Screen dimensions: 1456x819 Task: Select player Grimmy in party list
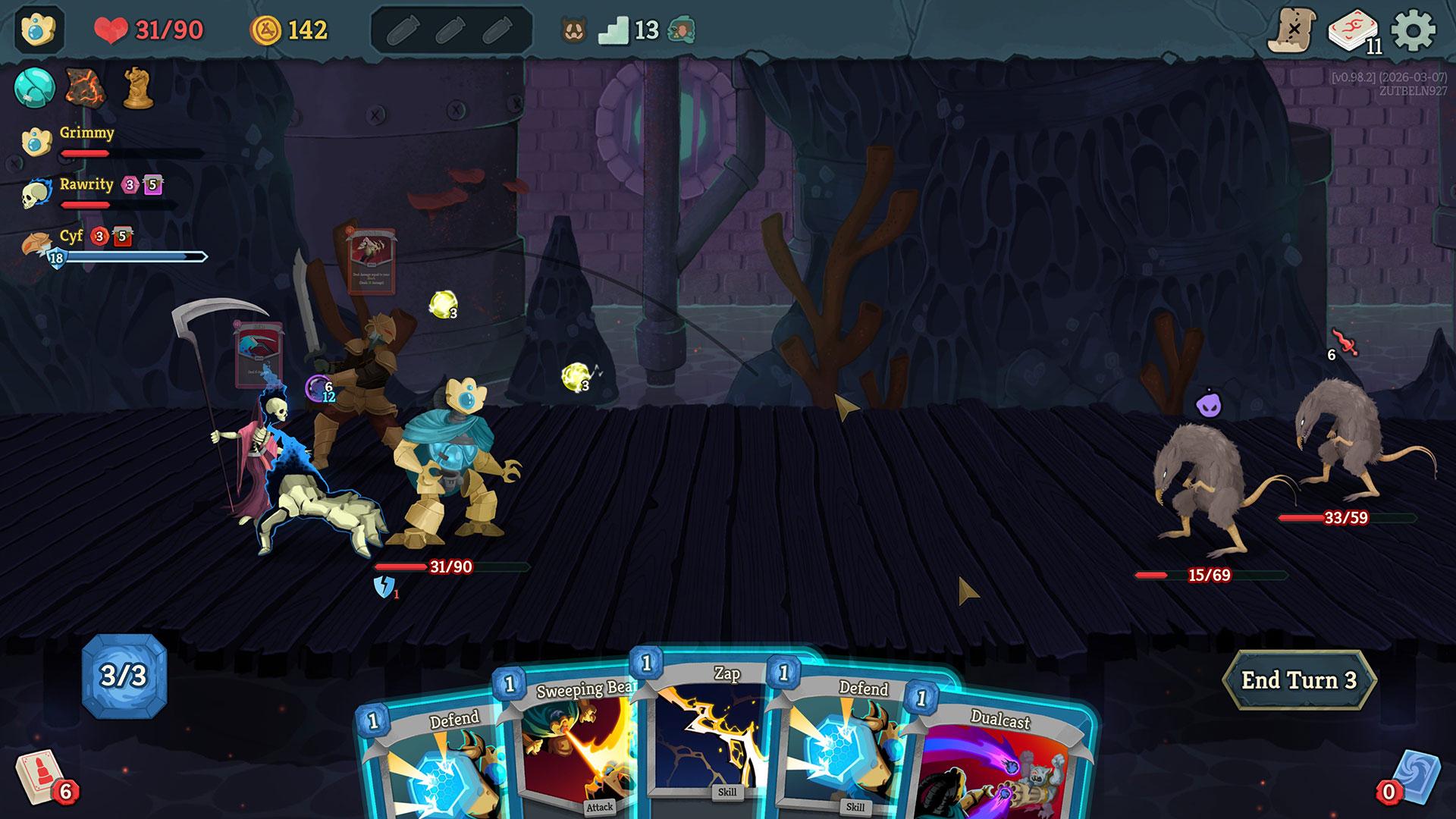[86, 133]
